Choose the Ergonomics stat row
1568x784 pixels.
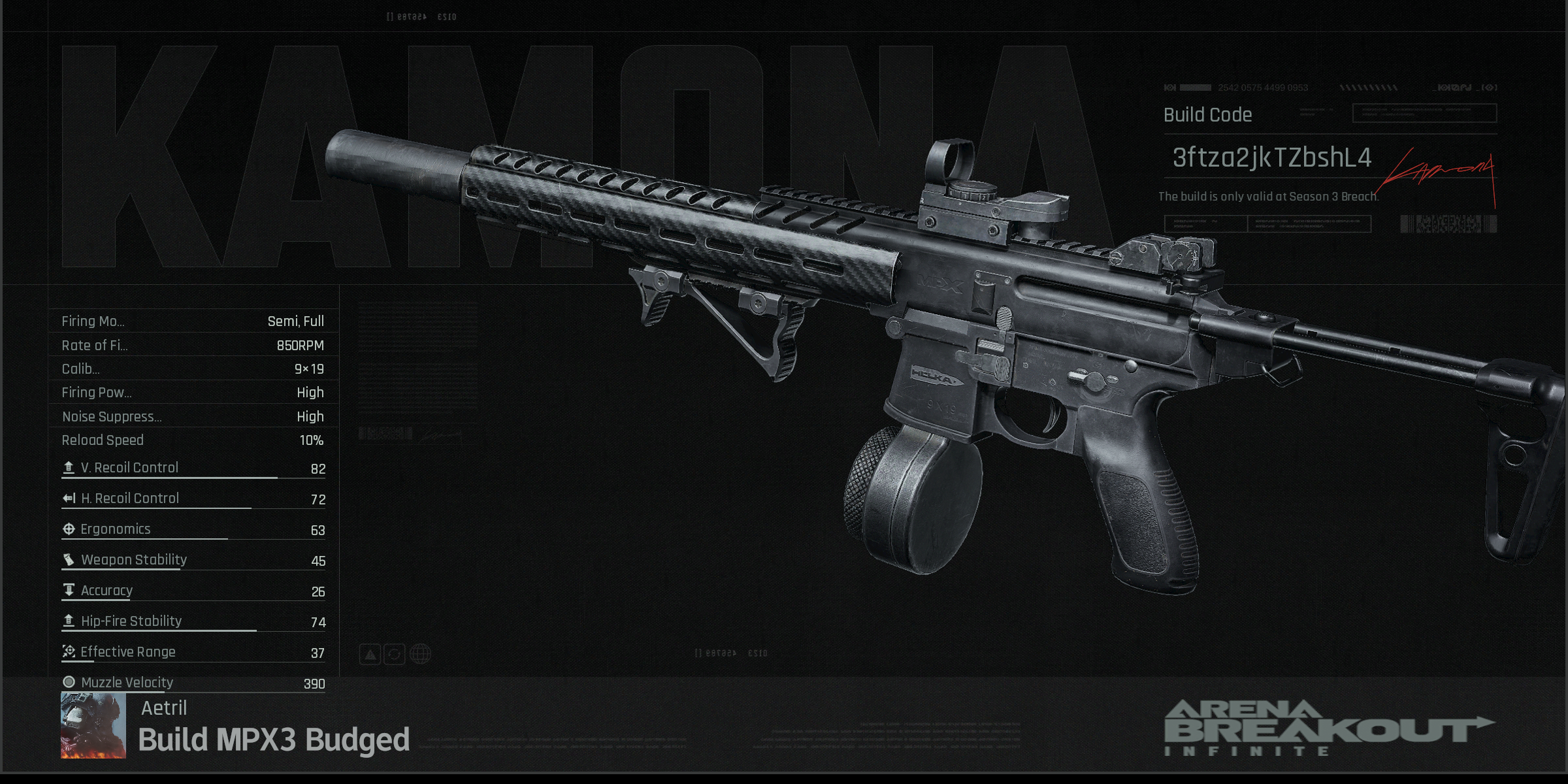coord(193,530)
